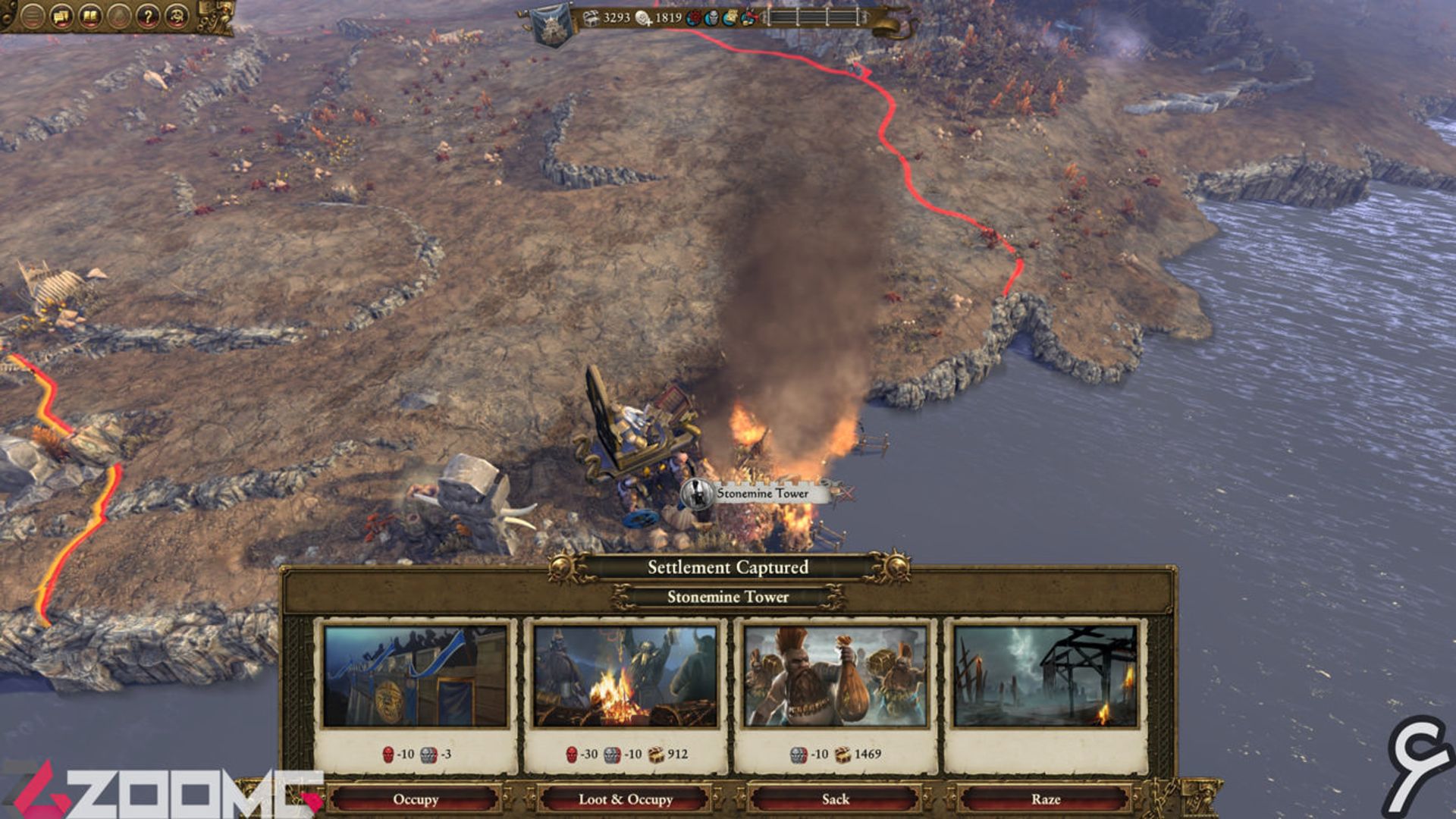
Task: Open help via question mark icon
Action: [148, 16]
